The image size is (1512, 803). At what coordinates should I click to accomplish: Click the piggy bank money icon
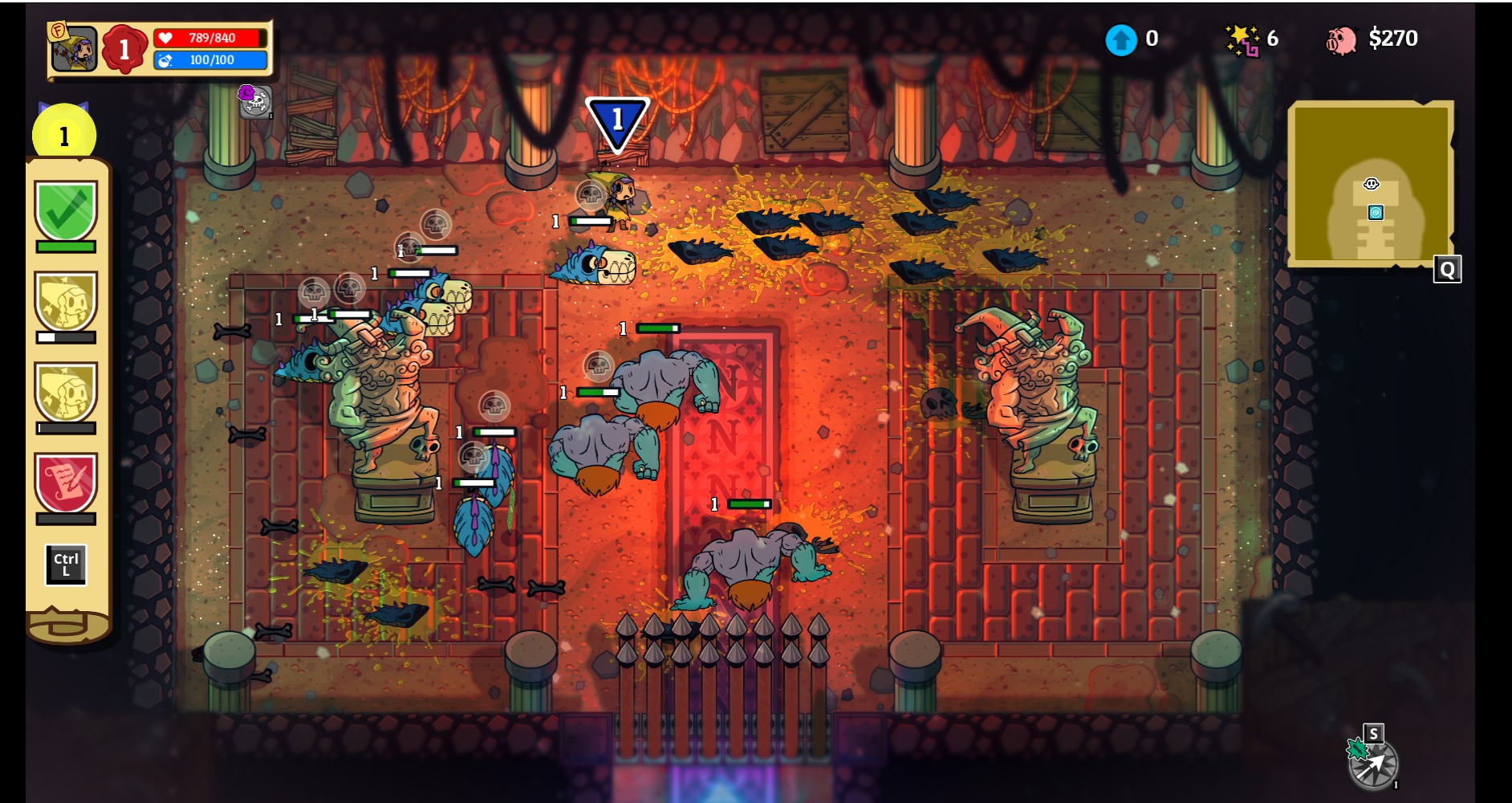tap(1340, 39)
